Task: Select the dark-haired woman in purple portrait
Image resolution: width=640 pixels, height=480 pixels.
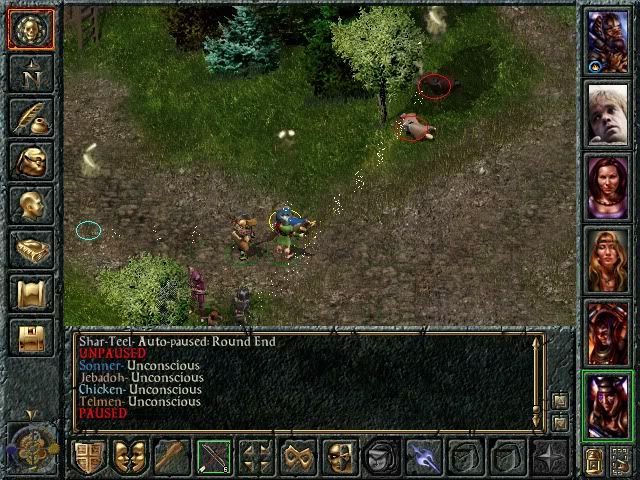Action: point(607,187)
